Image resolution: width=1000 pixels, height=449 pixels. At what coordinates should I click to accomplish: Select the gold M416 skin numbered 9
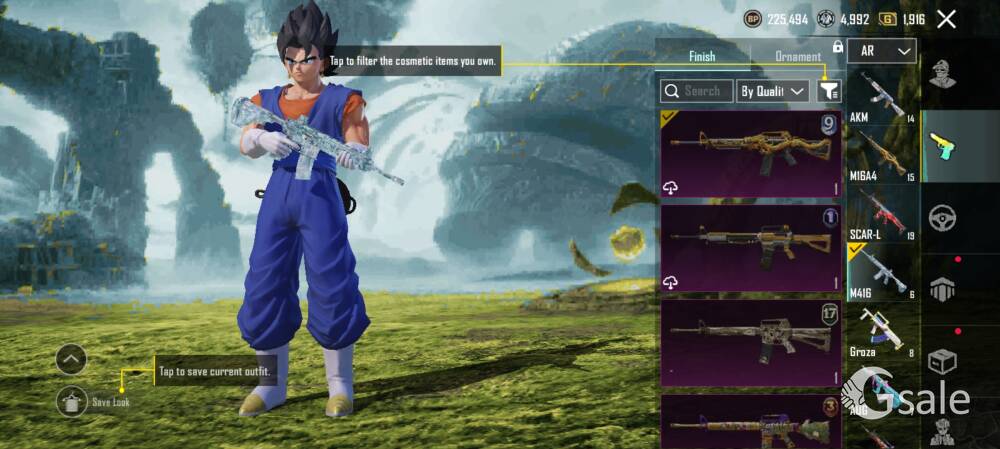pyautogui.click(x=750, y=154)
